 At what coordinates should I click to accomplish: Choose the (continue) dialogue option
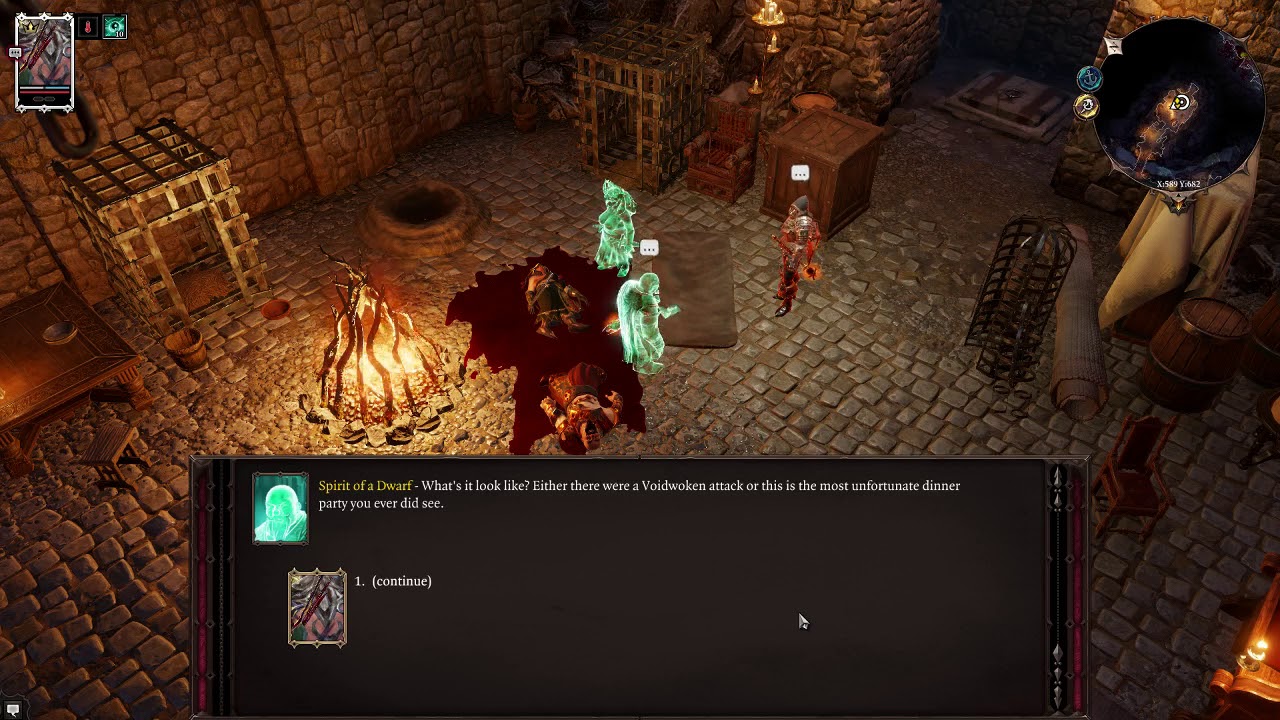pos(401,581)
